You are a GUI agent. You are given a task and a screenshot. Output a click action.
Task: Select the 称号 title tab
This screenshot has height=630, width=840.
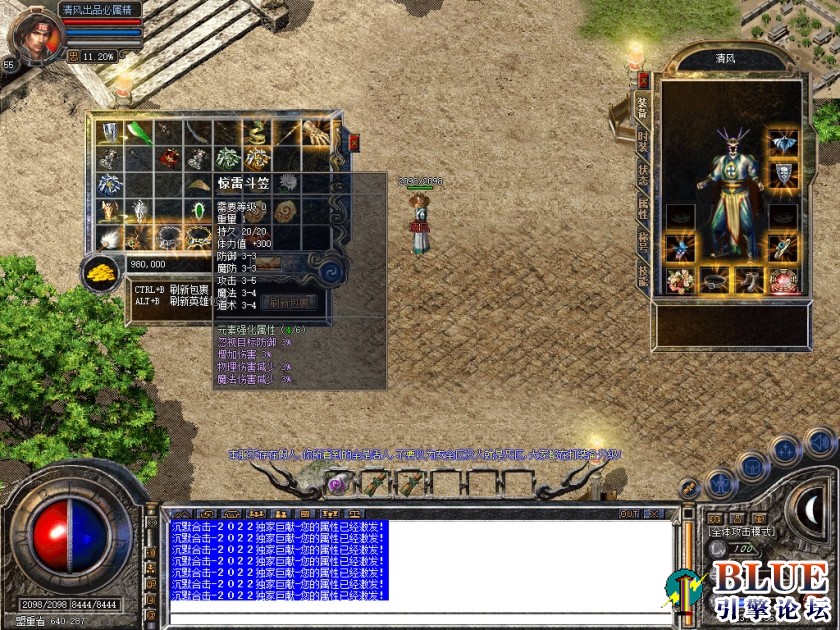coord(643,243)
